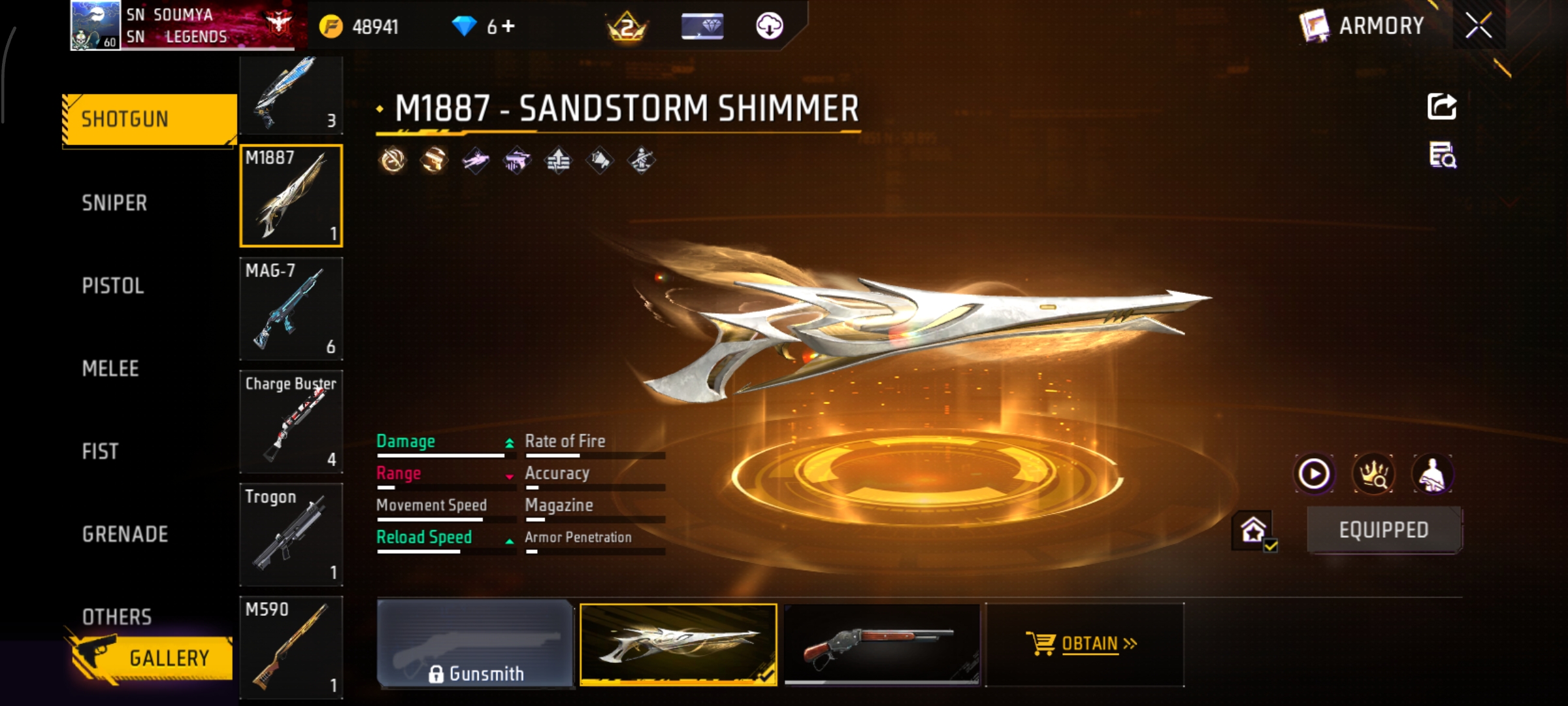
Task: Play the skin preview video
Action: click(1314, 474)
